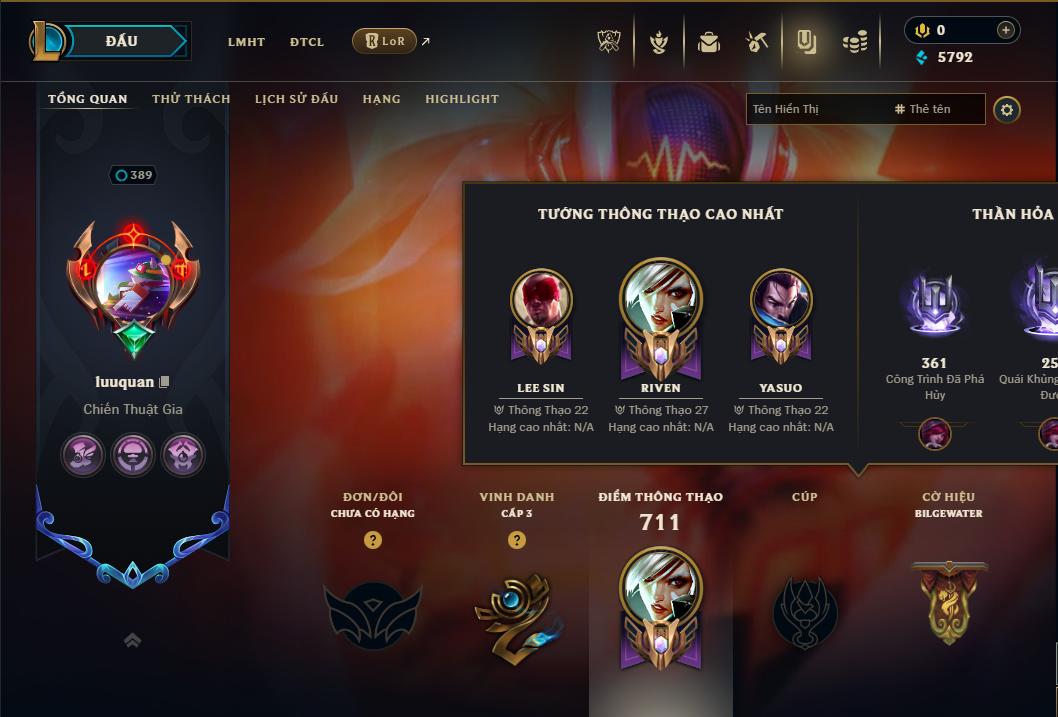
Task: Open the coin stack store icon
Action: (855, 42)
